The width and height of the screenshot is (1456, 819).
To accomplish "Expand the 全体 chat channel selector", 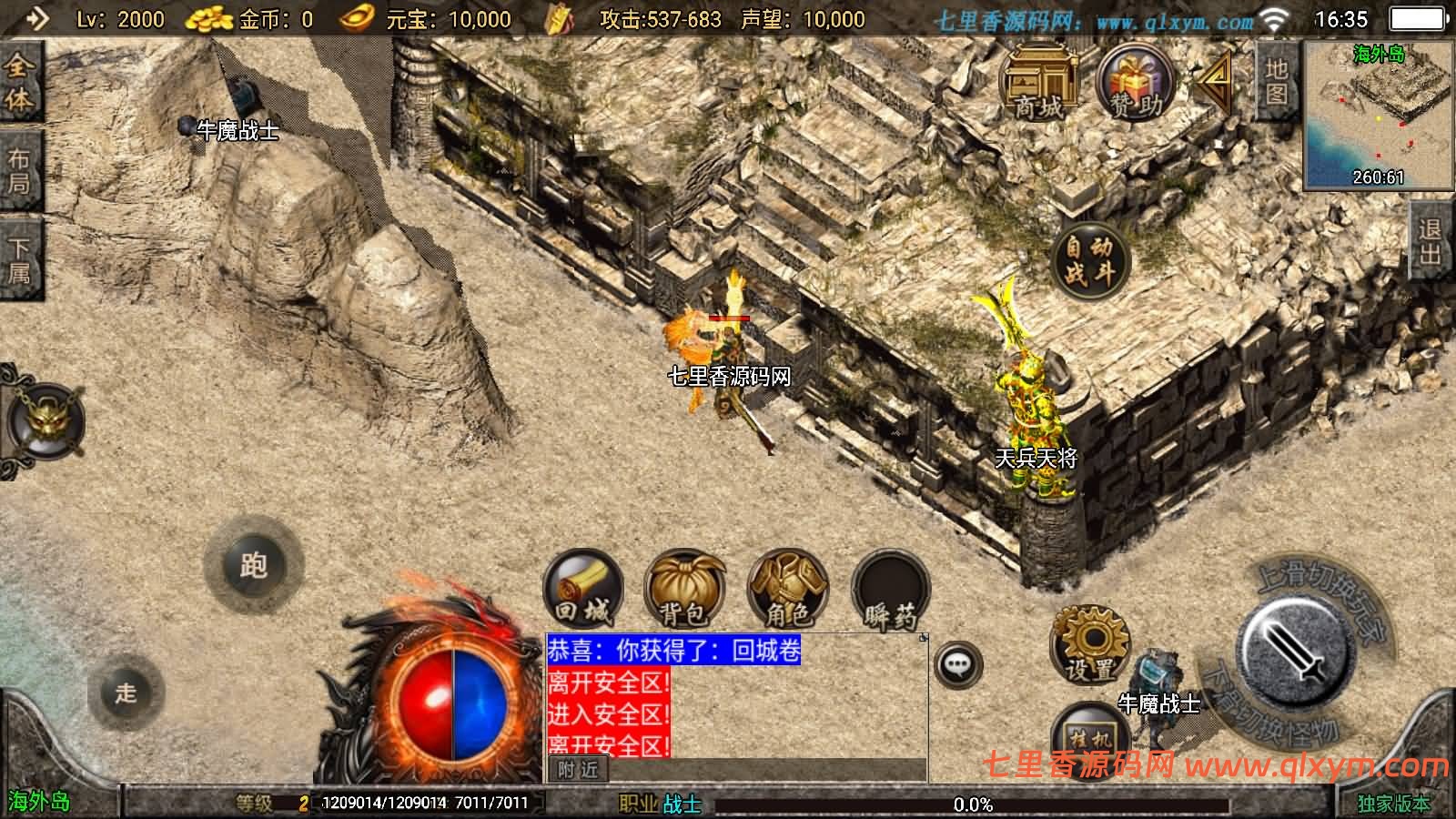I will pos(21,84).
